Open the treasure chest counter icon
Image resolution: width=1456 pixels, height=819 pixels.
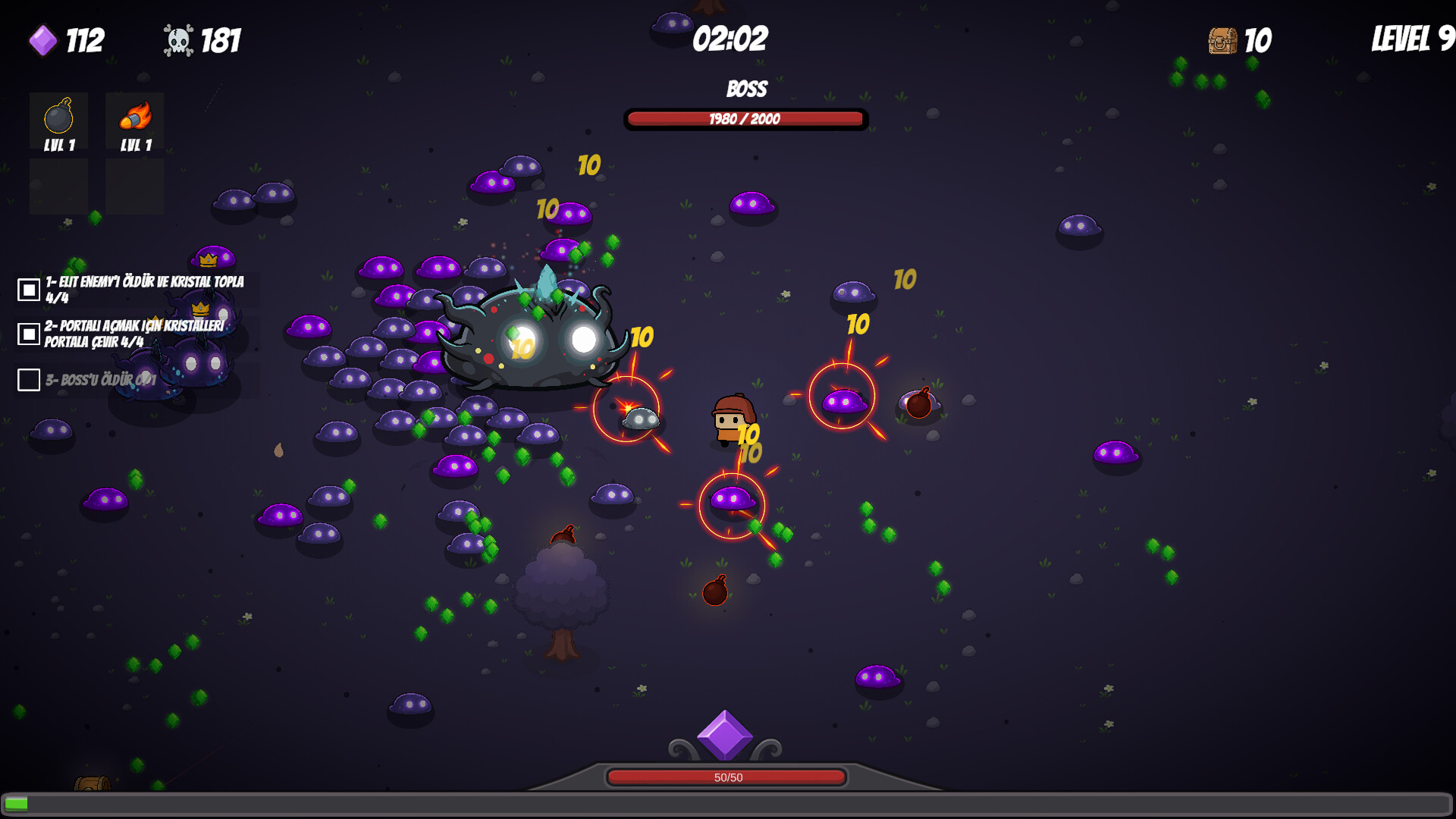[1223, 42]
